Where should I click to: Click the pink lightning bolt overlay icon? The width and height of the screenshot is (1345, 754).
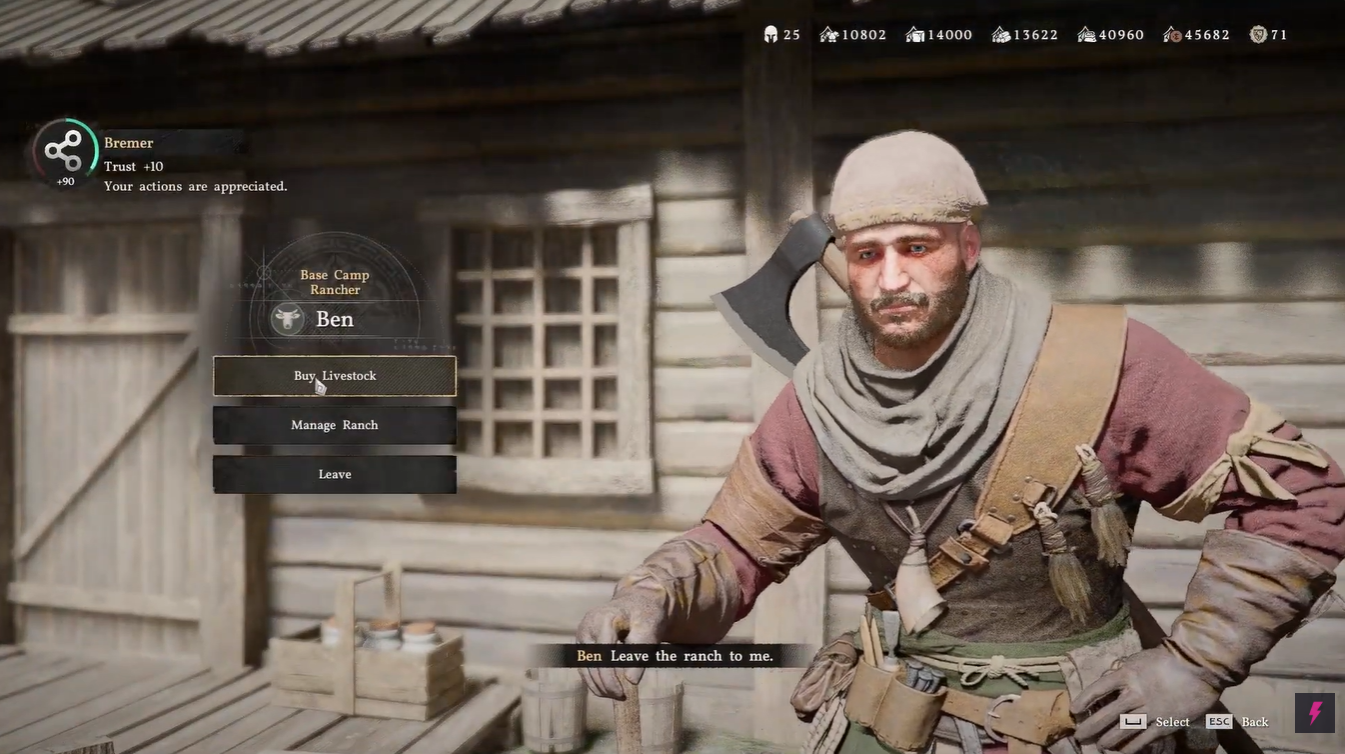pos(1315,712)
